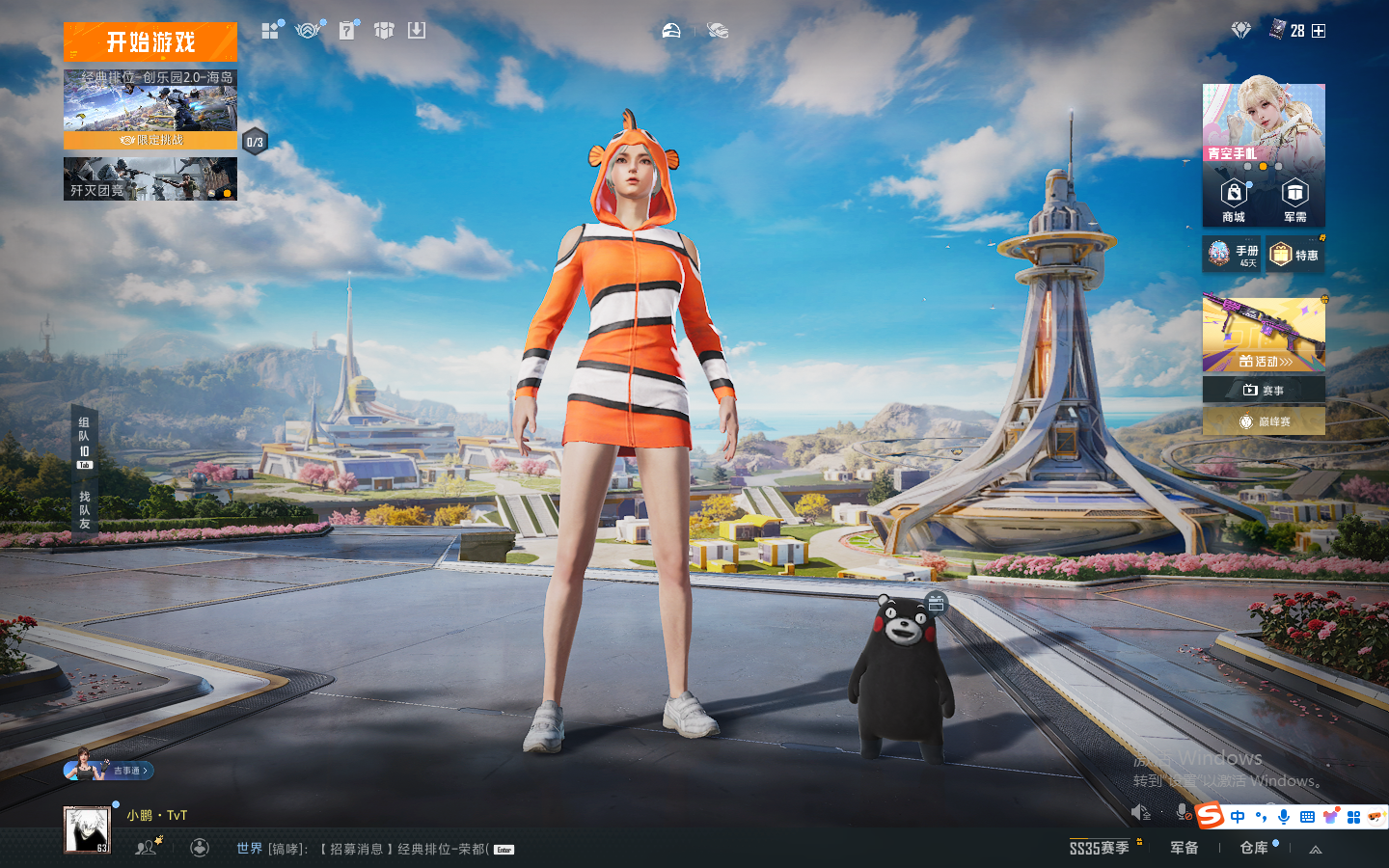The width and height of the screenshot is (1389, 868).
Task: Open the 商城 shop
Action: pyautogui.click(x=1234, y=200)
